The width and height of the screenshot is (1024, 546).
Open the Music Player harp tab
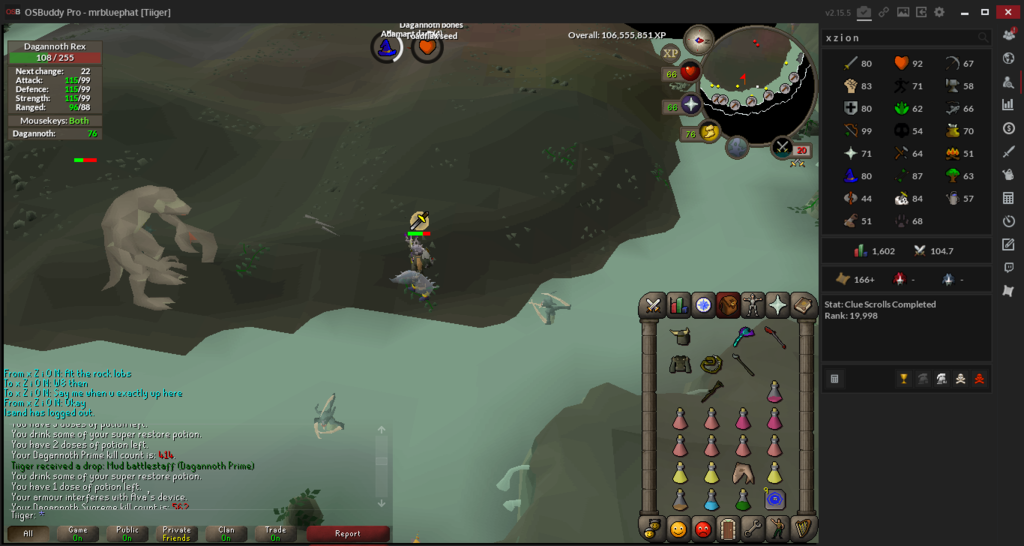[x=803, y=528]
